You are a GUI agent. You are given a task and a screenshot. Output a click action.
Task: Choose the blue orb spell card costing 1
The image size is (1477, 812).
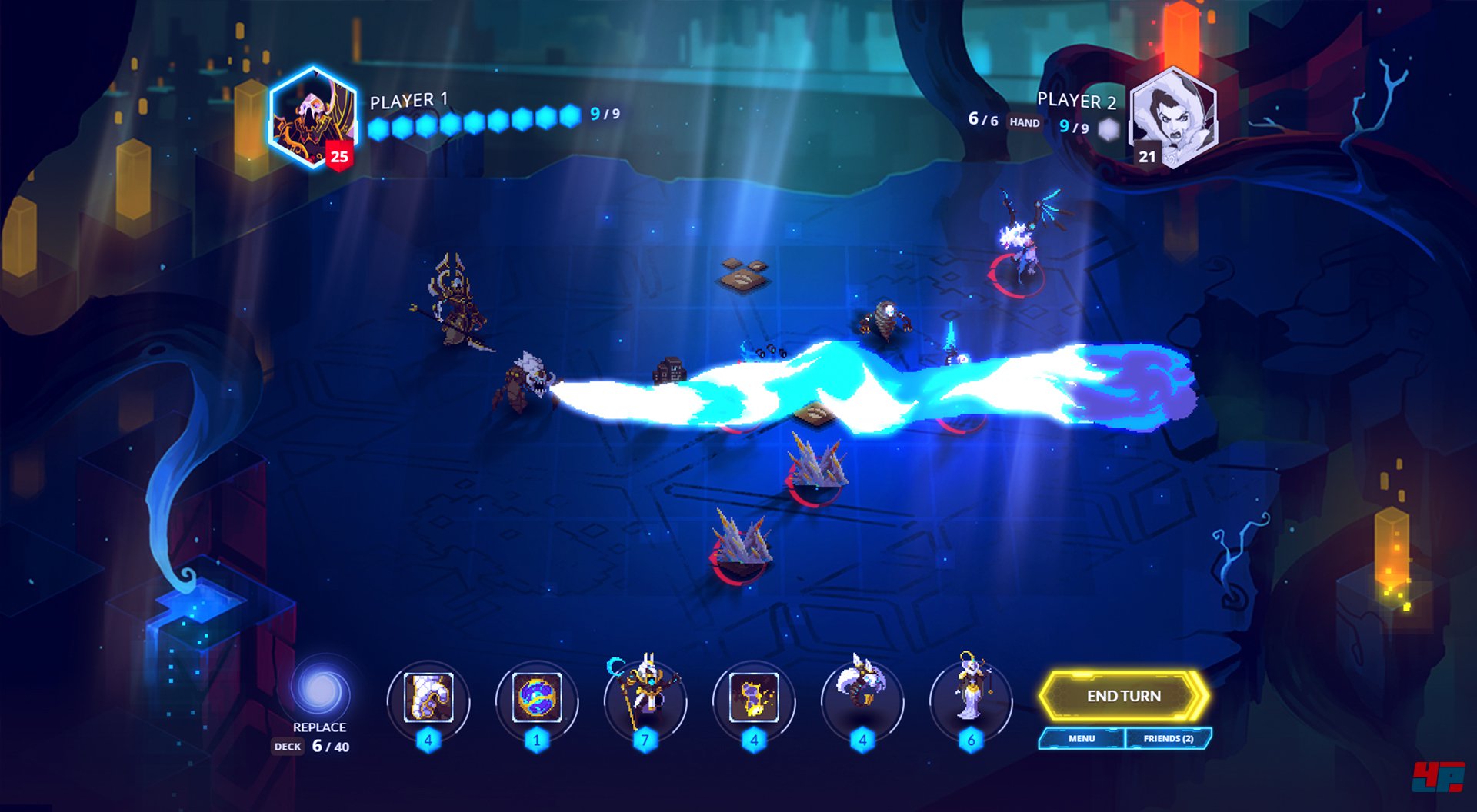point(537,697)
